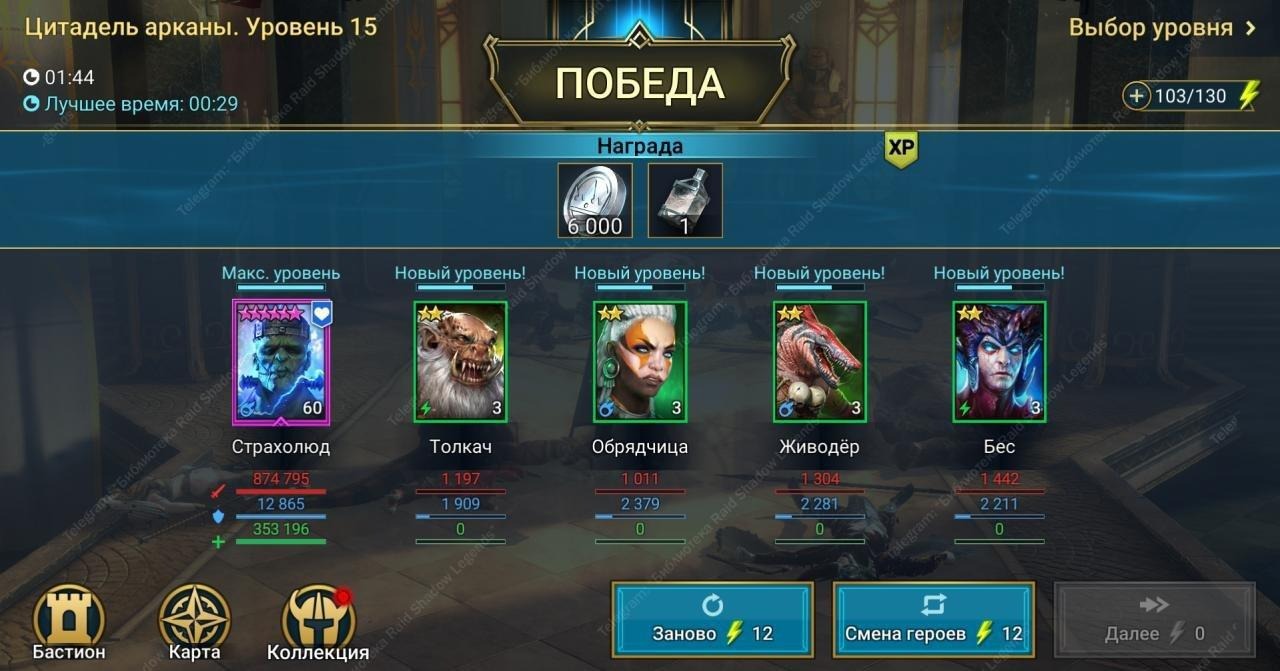Open the Коллекция hero collection
Screen dimensions: 1280x671
(318, 622)
